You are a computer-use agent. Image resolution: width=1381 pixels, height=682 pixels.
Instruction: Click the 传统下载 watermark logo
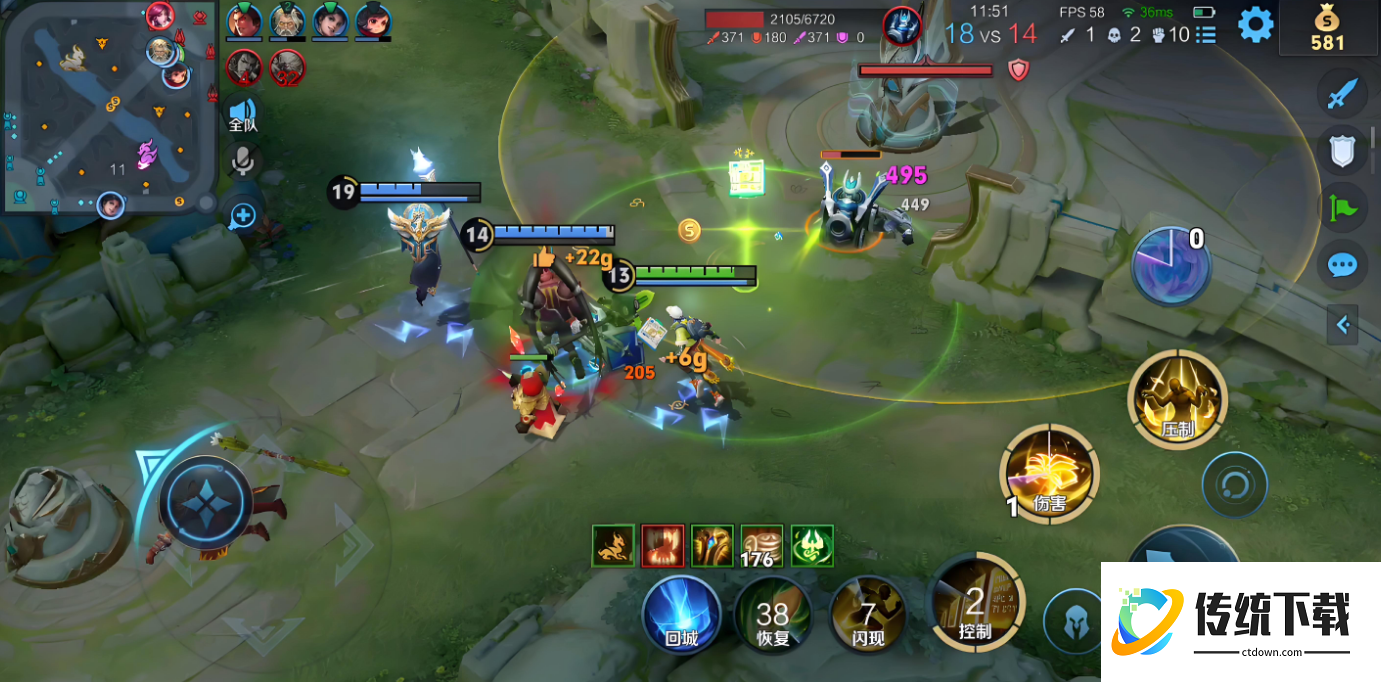pos(1240,621)
